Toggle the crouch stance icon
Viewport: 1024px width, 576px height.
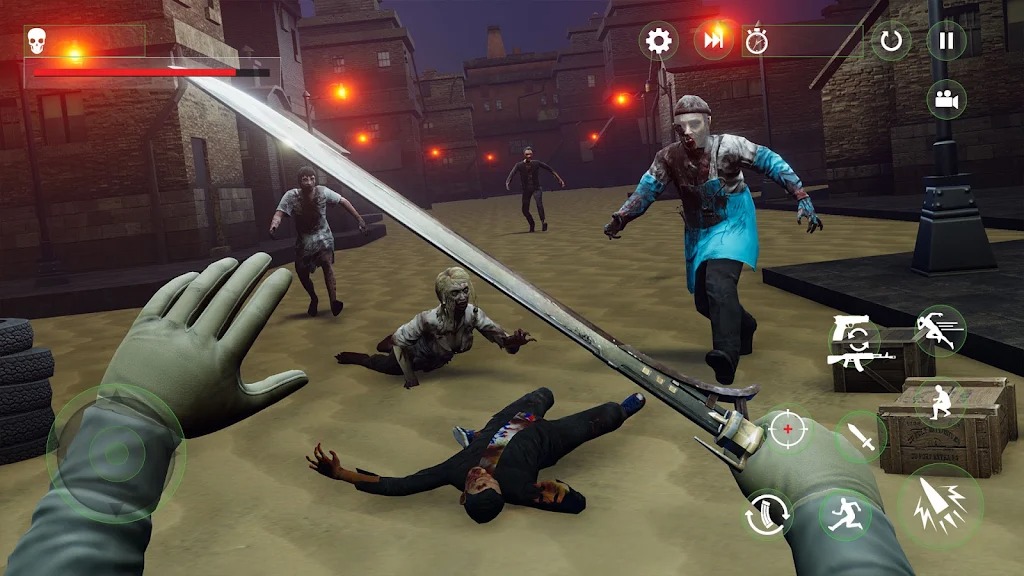click(x=939, y=403)
